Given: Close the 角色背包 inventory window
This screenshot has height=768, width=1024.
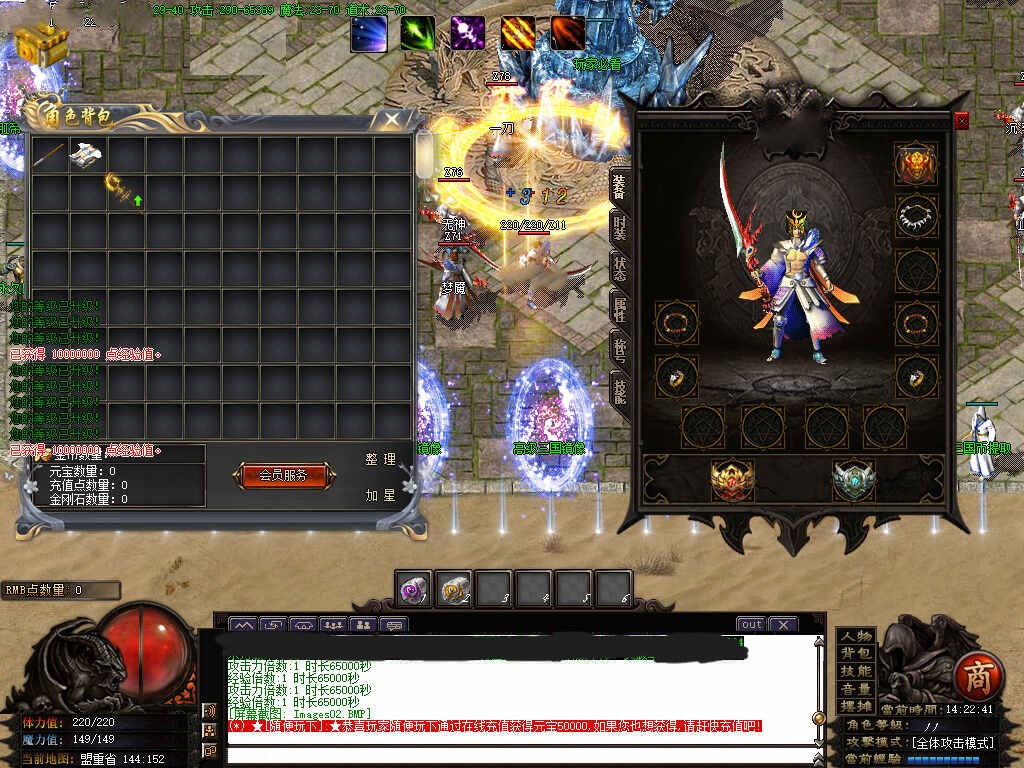Looking at the screenshot, I should (x=392, y=120).
